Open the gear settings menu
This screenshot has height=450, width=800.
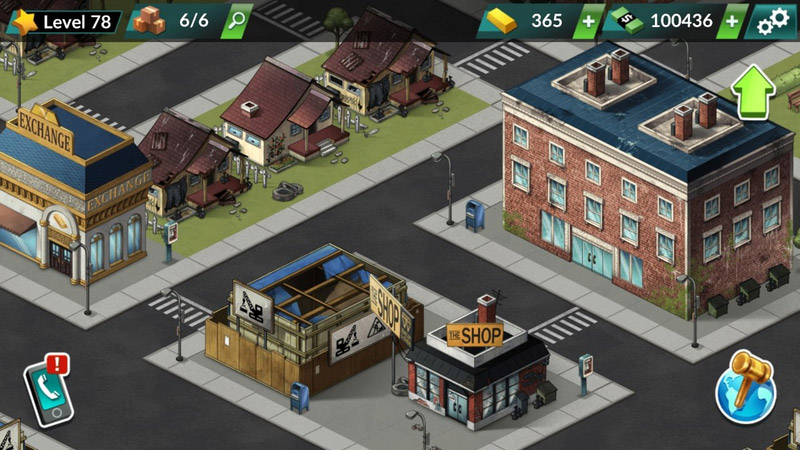click(x=773, y=21)
